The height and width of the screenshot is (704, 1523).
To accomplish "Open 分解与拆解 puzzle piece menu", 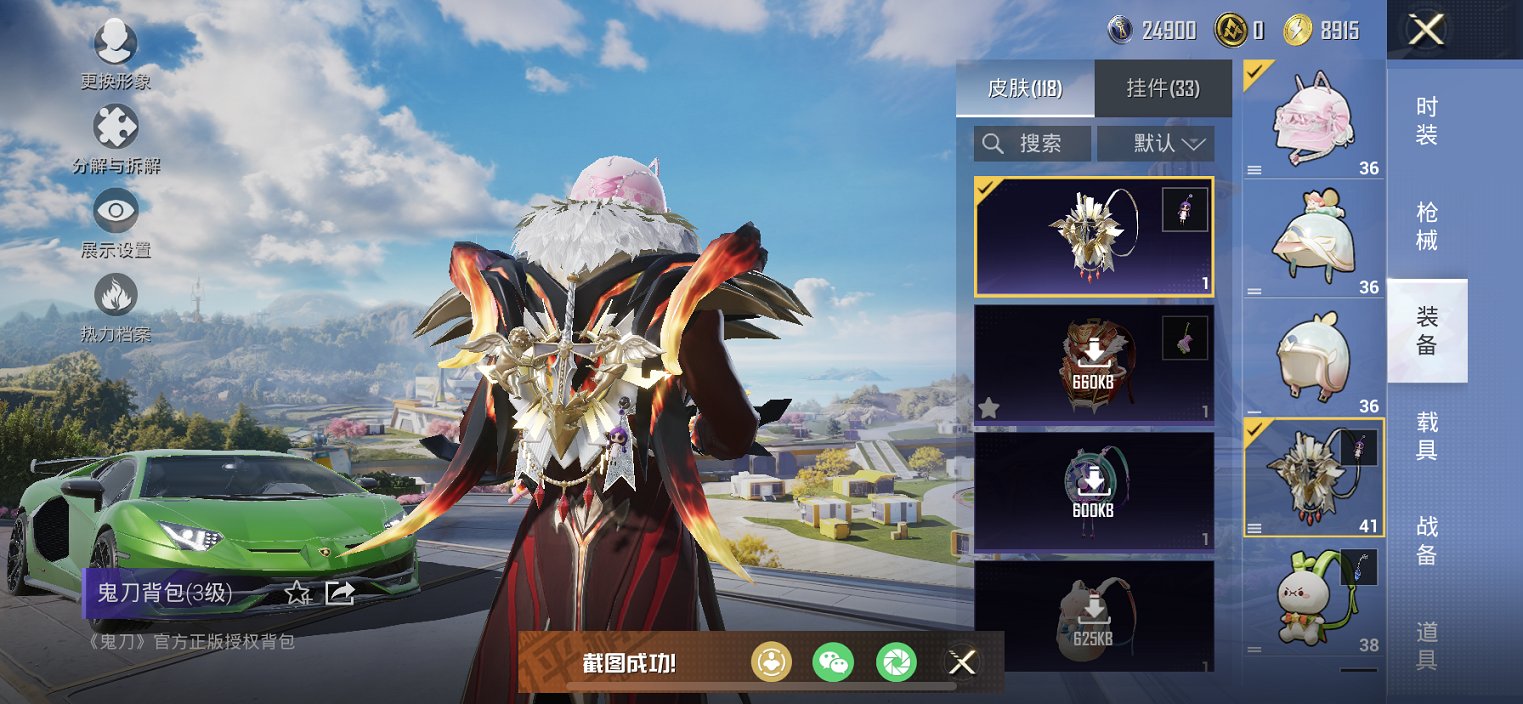I will click(x=116, y=128).
